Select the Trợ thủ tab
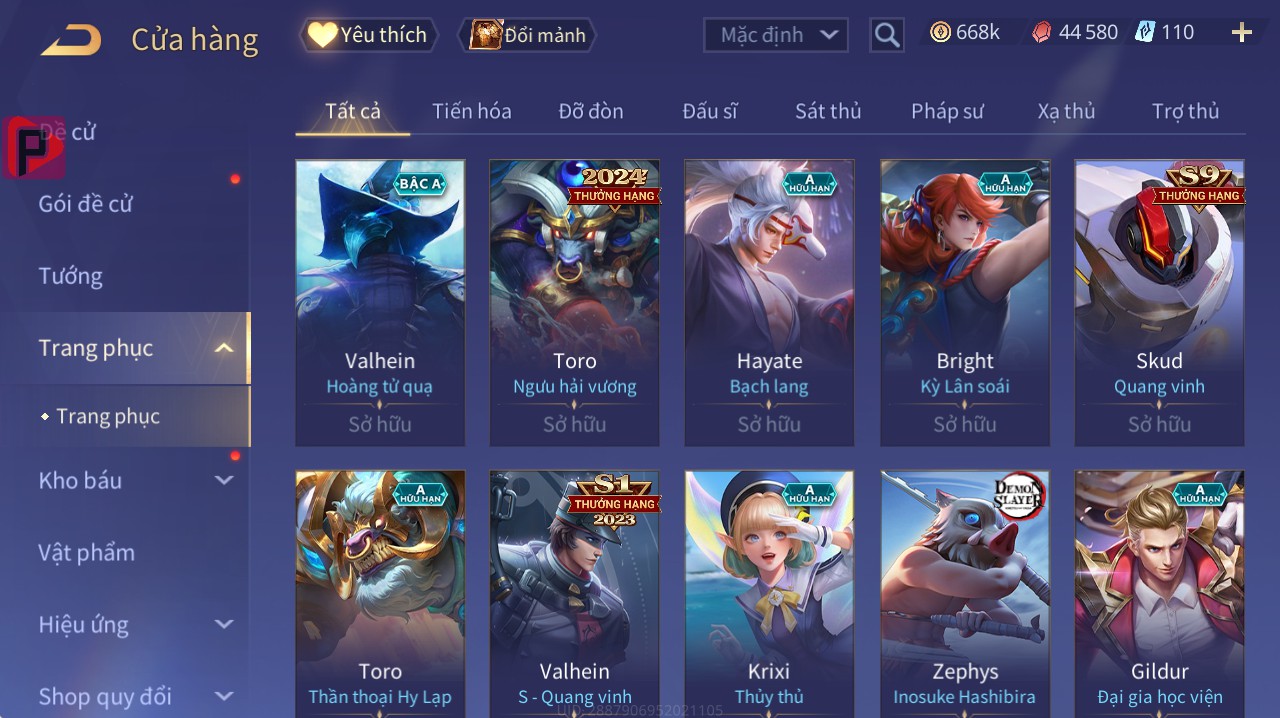Screen dimensions: 1280x718 click(x=1185, y=111)
